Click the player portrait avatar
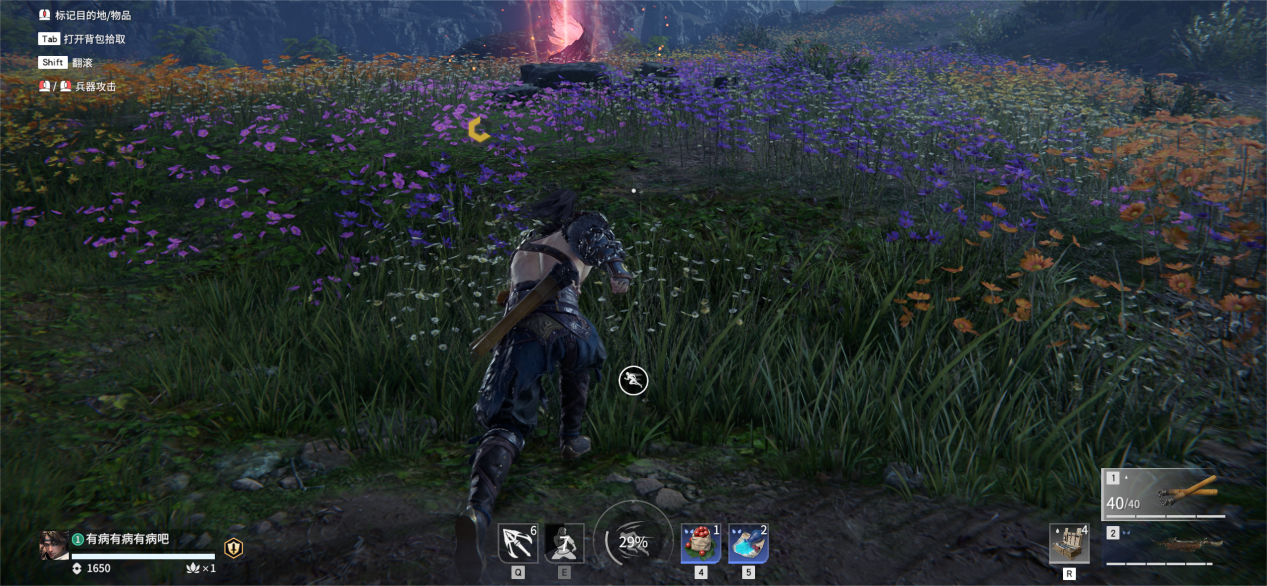This screenshot has width=1267, height=586. 54,545
